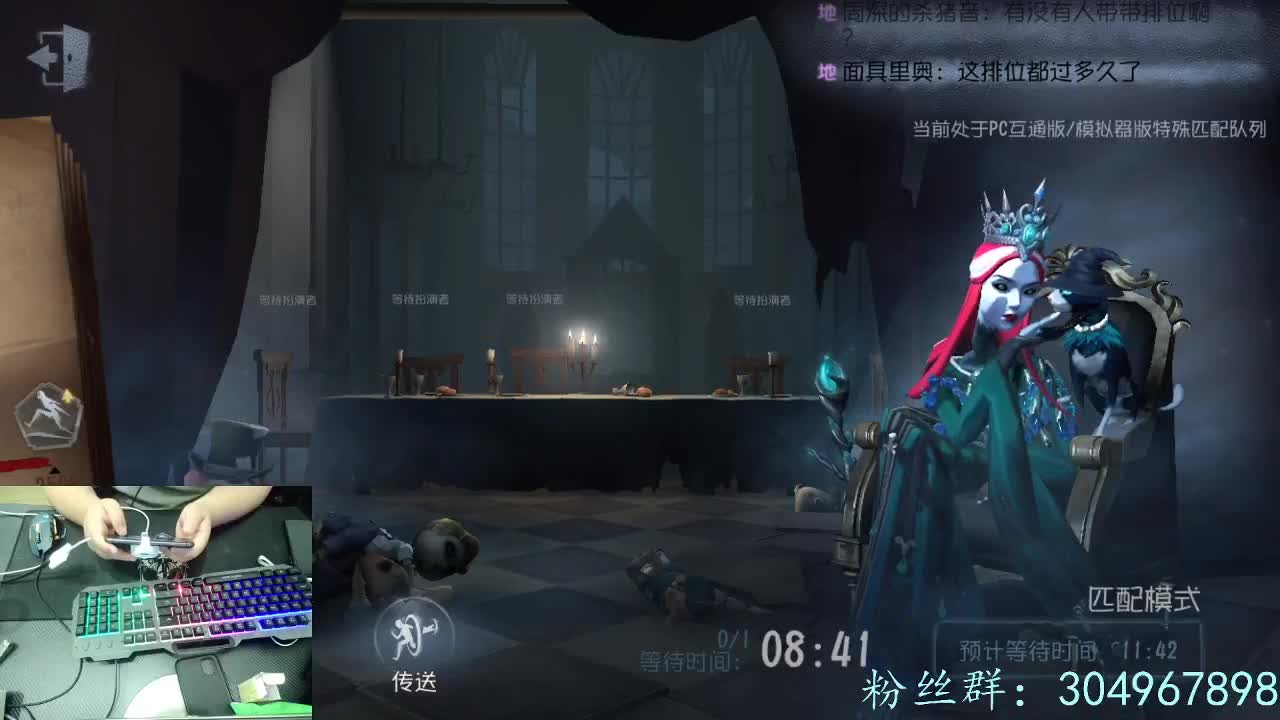The image size is (1280, 720).
Task: Select the third 等待扮演者 player slot
Action: 534,298
